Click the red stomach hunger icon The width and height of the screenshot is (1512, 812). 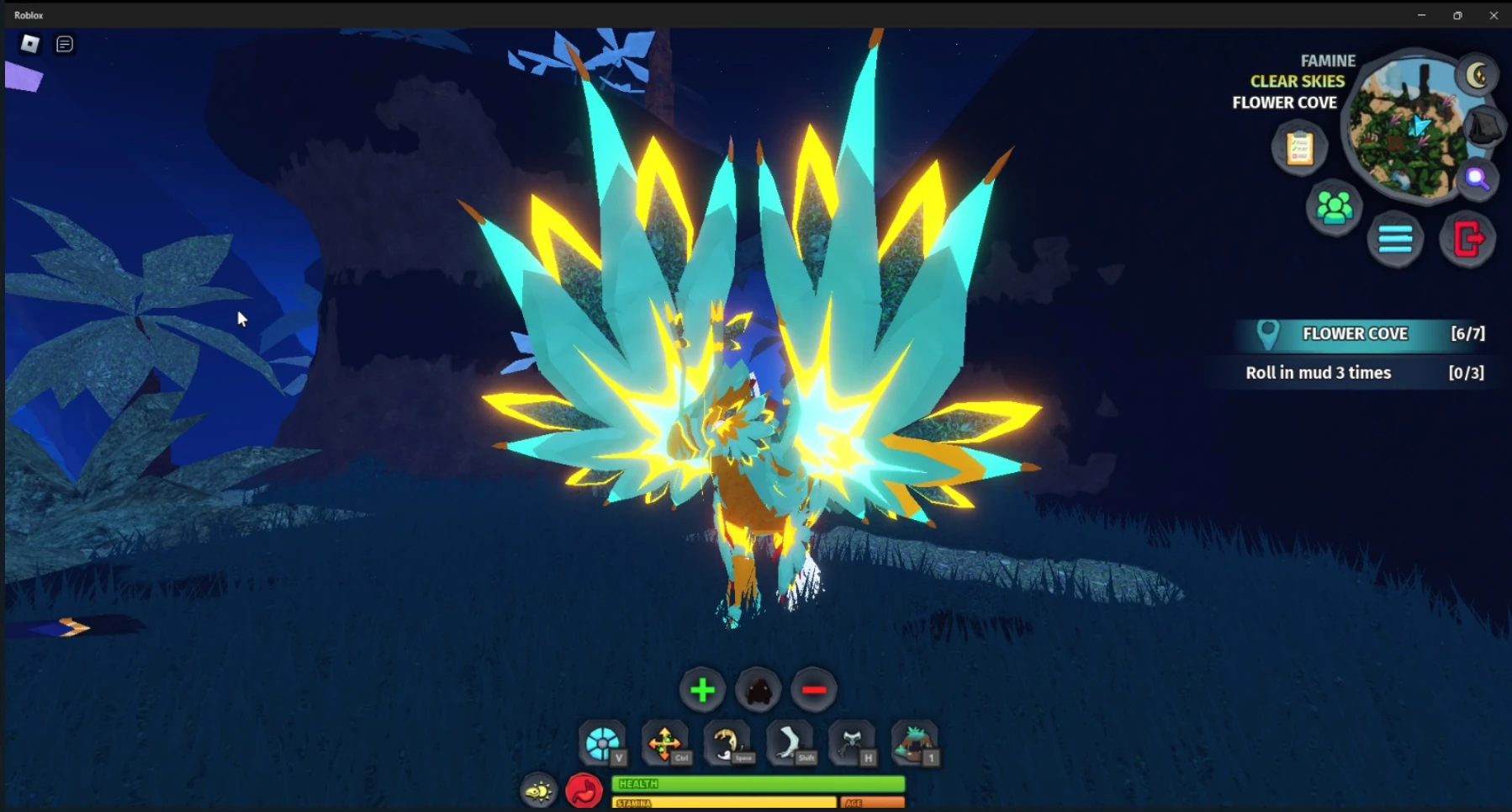tap(585, 790)
